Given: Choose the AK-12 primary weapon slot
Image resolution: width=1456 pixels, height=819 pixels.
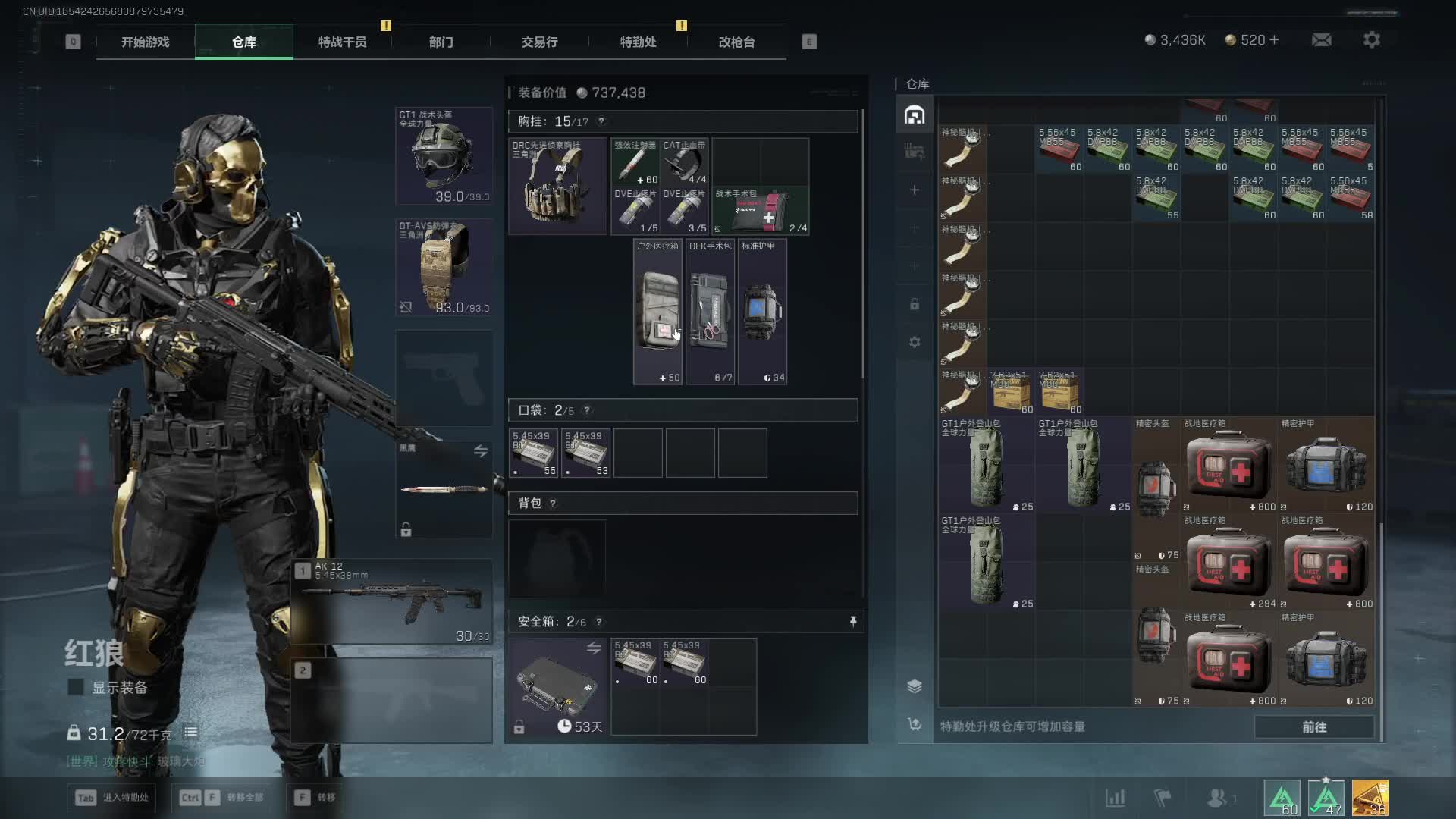Looking at the screenshot, I should (x=392, y=602).
